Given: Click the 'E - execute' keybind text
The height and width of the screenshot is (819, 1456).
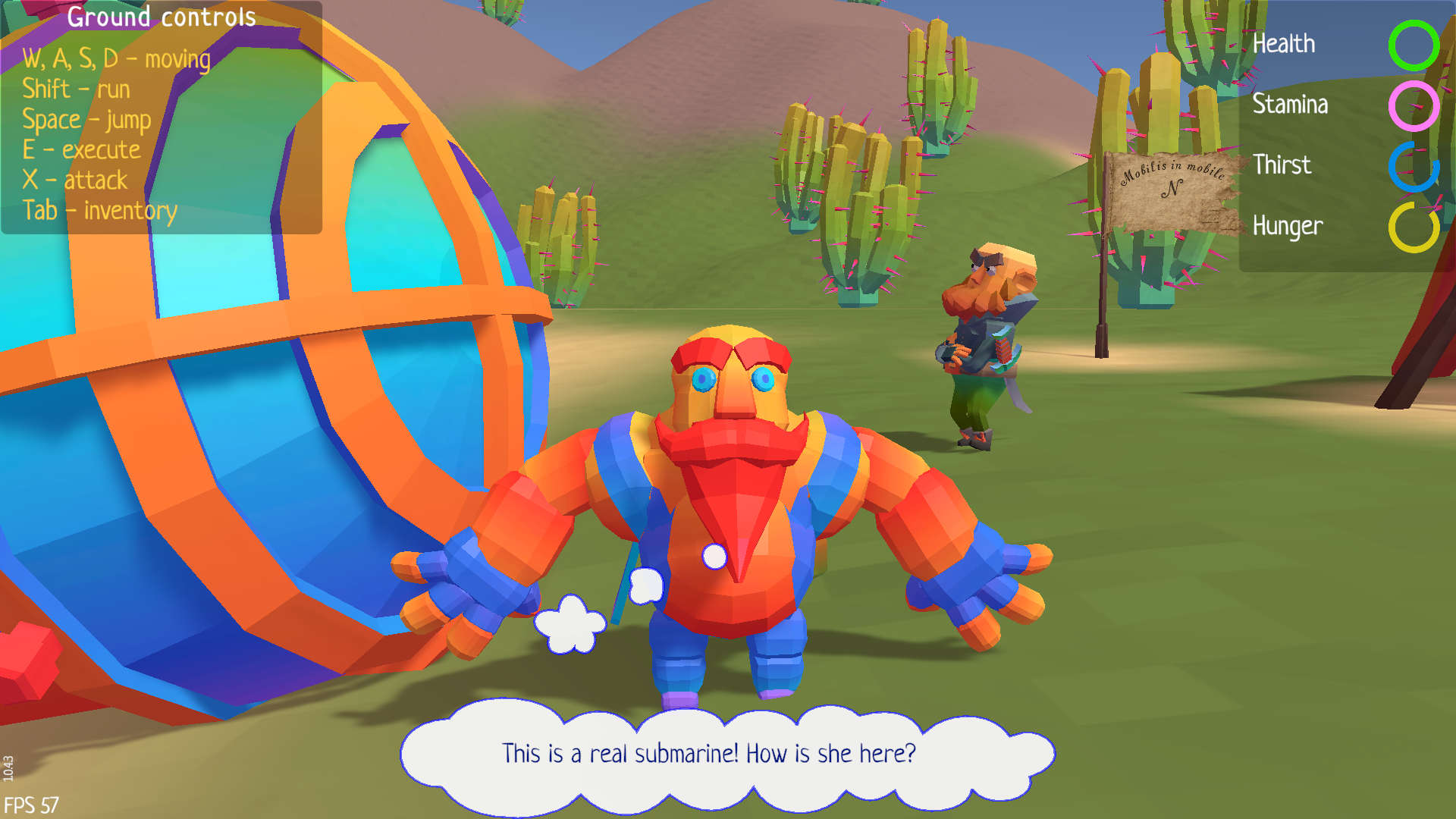Looking at the screenshot, I should pyautogui.click(x=81, y=149).
